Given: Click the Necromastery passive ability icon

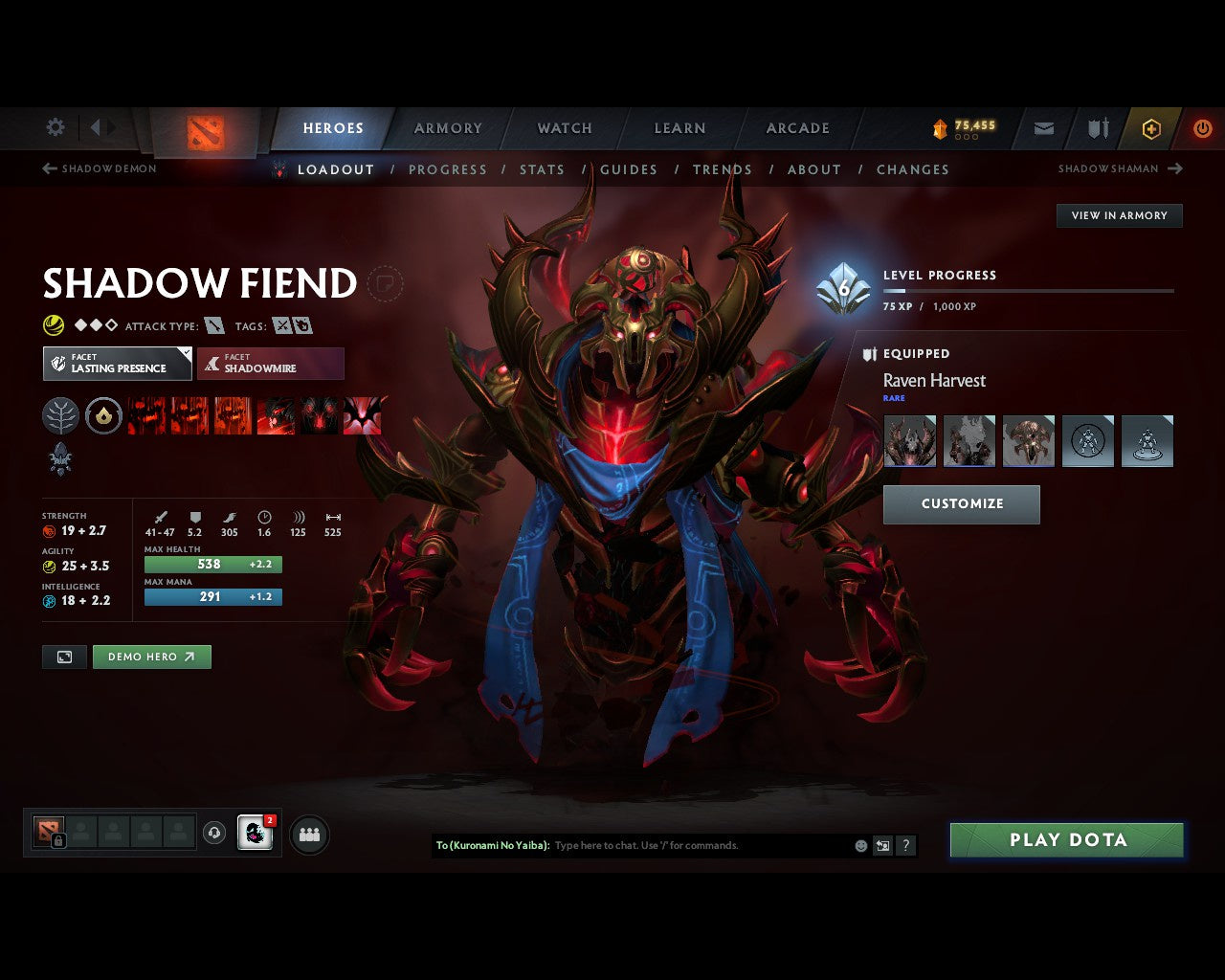Looking at the screenshot, I should click(x=275, y=415).
